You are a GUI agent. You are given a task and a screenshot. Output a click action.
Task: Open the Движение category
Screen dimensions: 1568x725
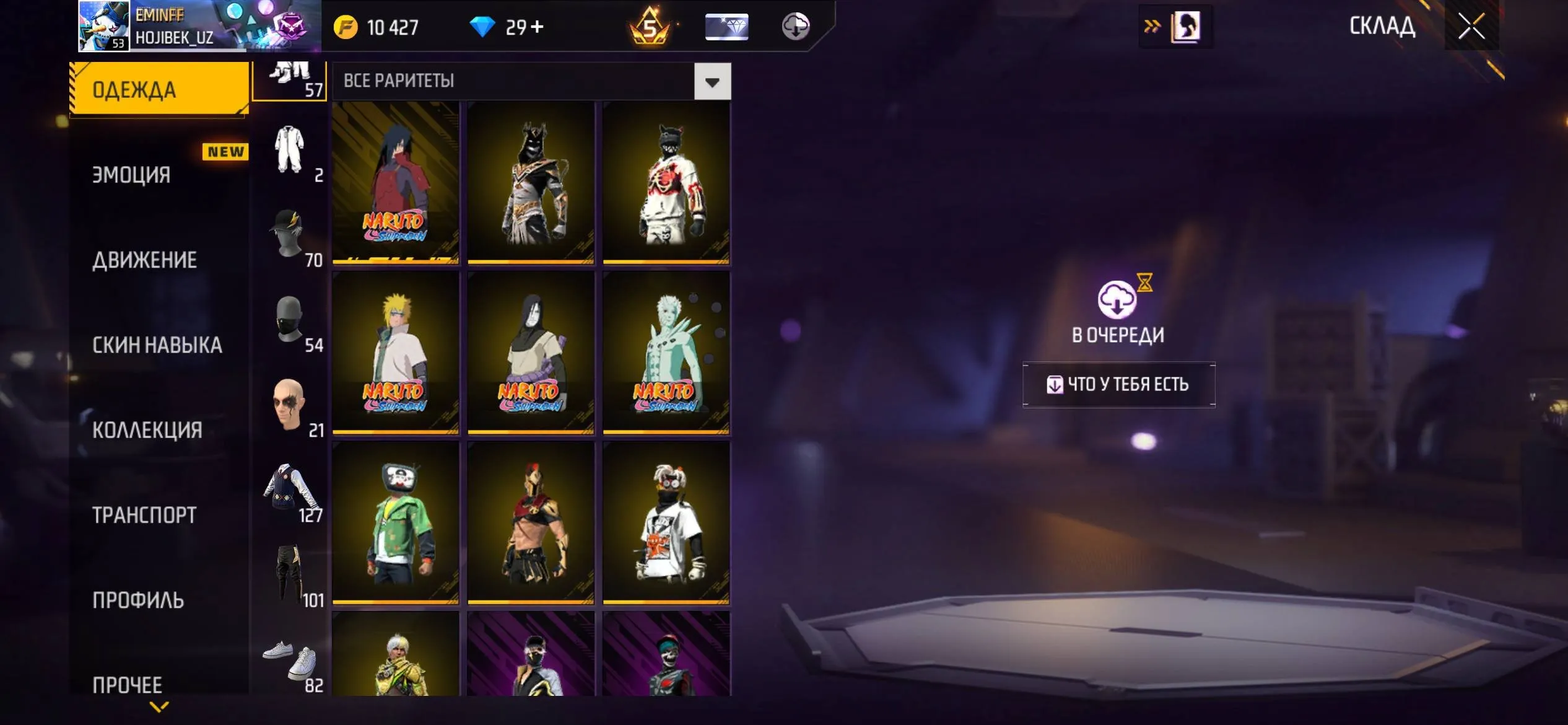(x=145, y=260)
